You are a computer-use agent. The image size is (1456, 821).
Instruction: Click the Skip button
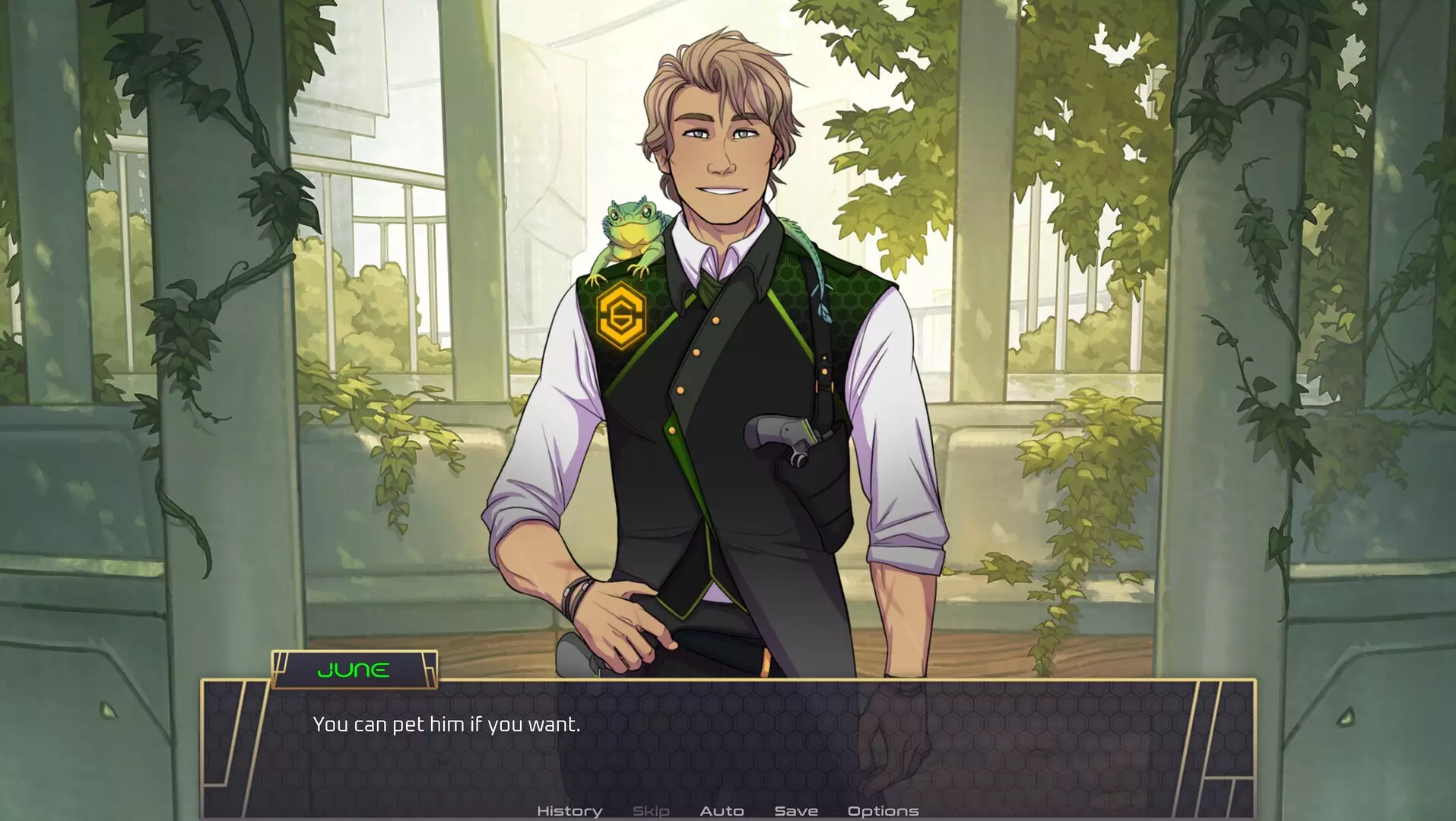coord(651,811)
